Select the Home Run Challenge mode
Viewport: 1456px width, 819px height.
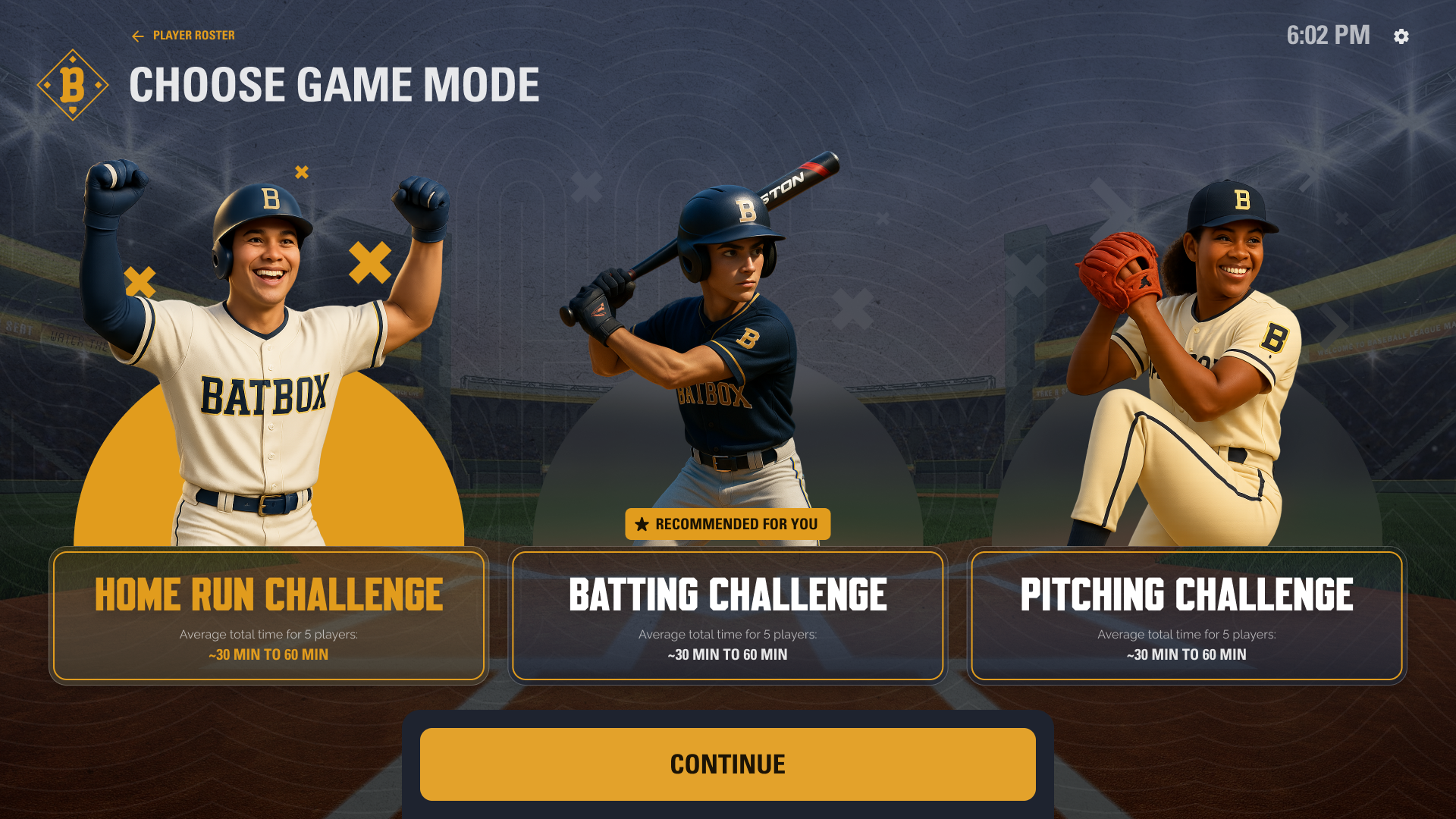(x=268, y=615)
